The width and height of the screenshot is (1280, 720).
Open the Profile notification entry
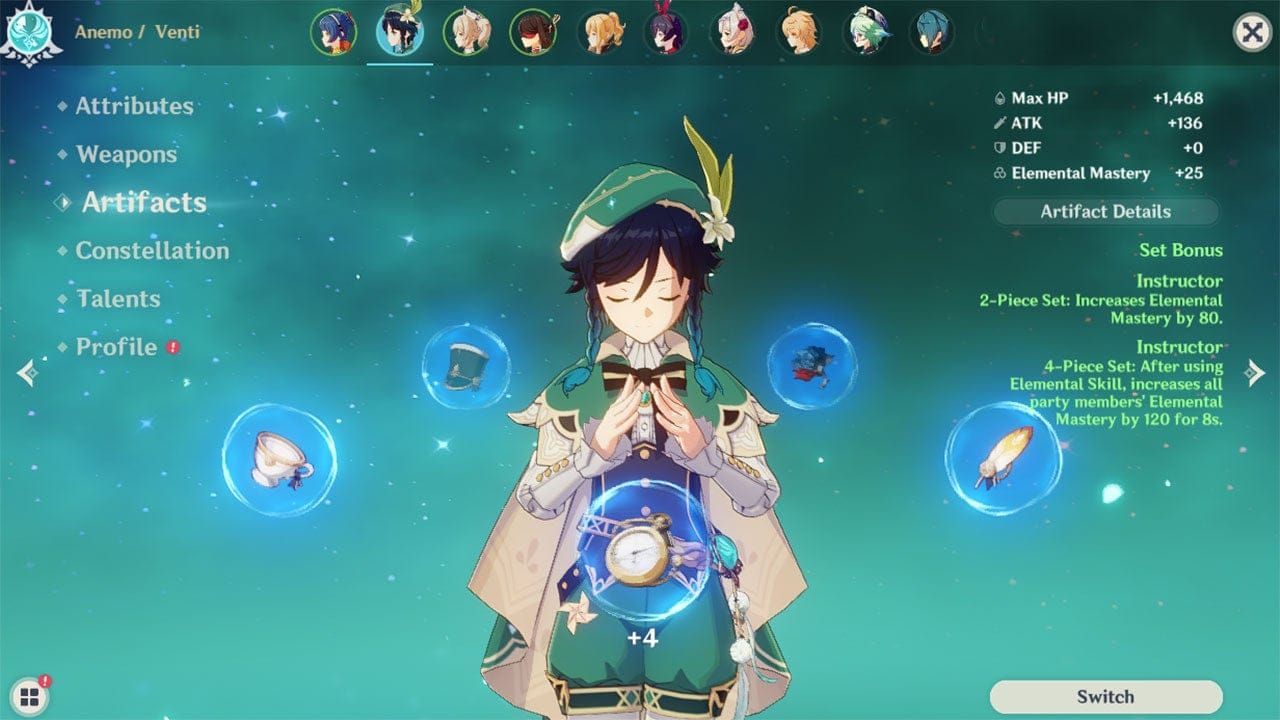(115, 347)
